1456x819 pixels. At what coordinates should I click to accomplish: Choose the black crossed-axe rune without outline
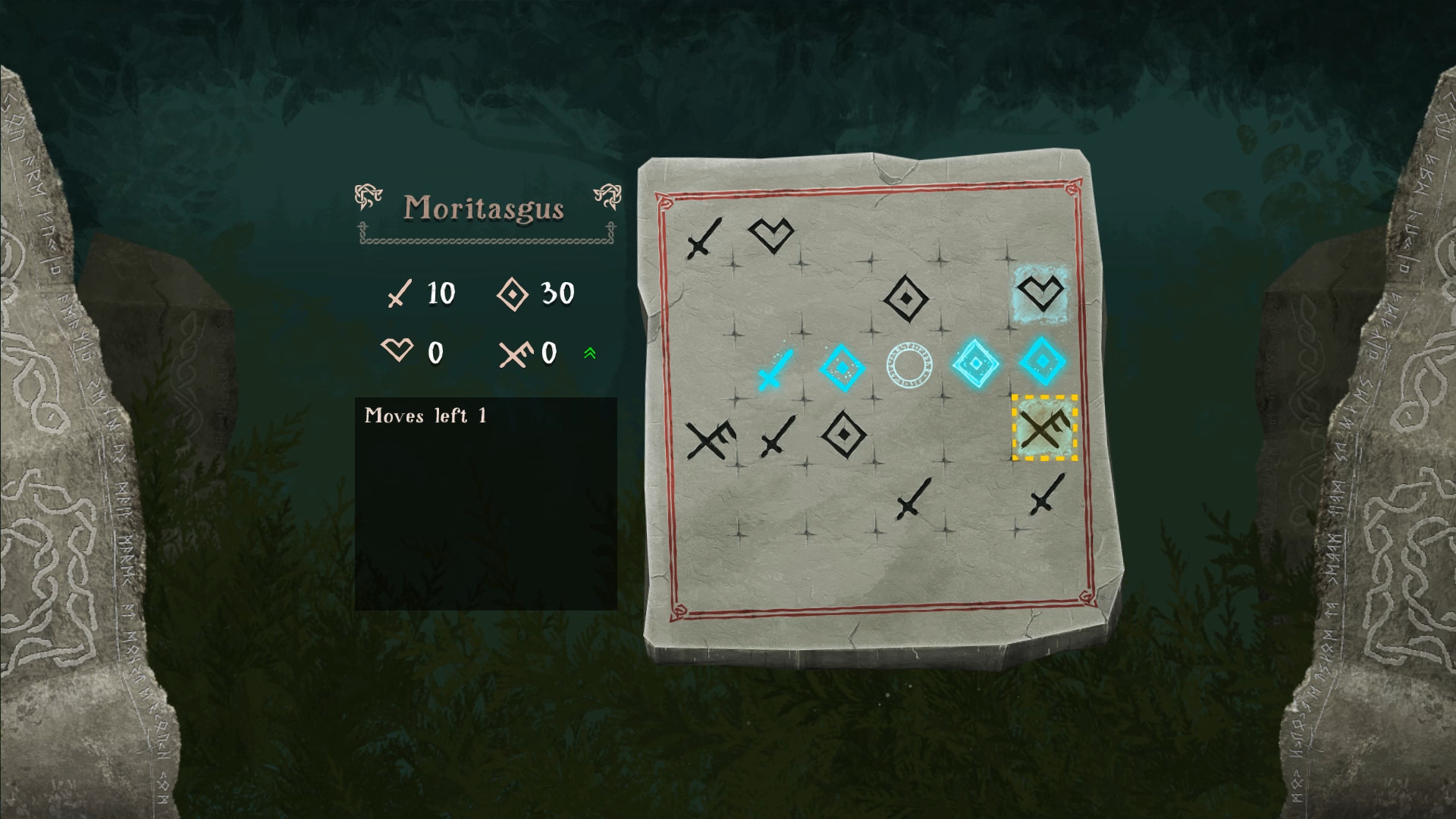[x=710, y=439]
